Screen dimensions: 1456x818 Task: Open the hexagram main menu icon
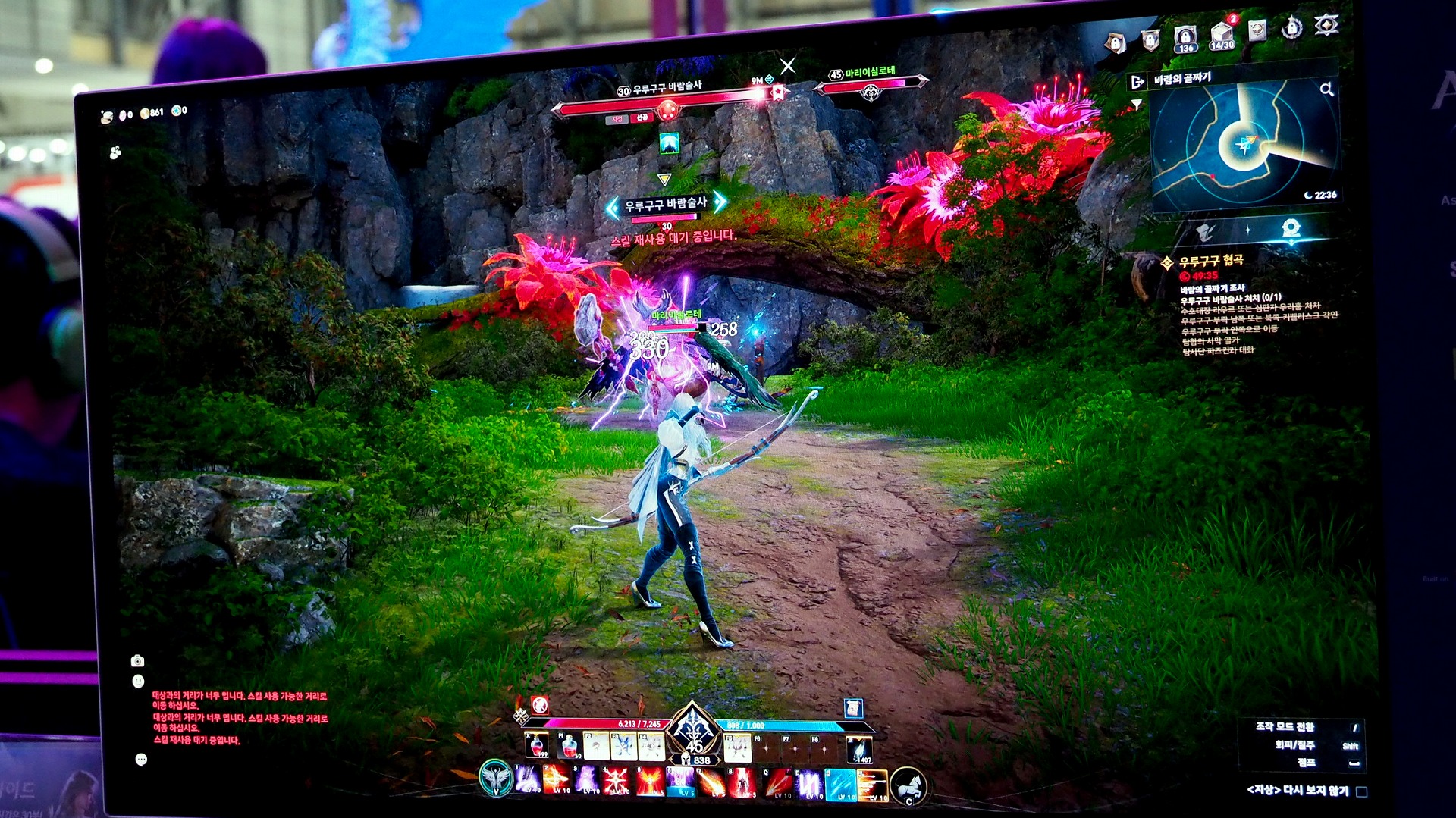pyautogui.click(x=1326, y=25)
